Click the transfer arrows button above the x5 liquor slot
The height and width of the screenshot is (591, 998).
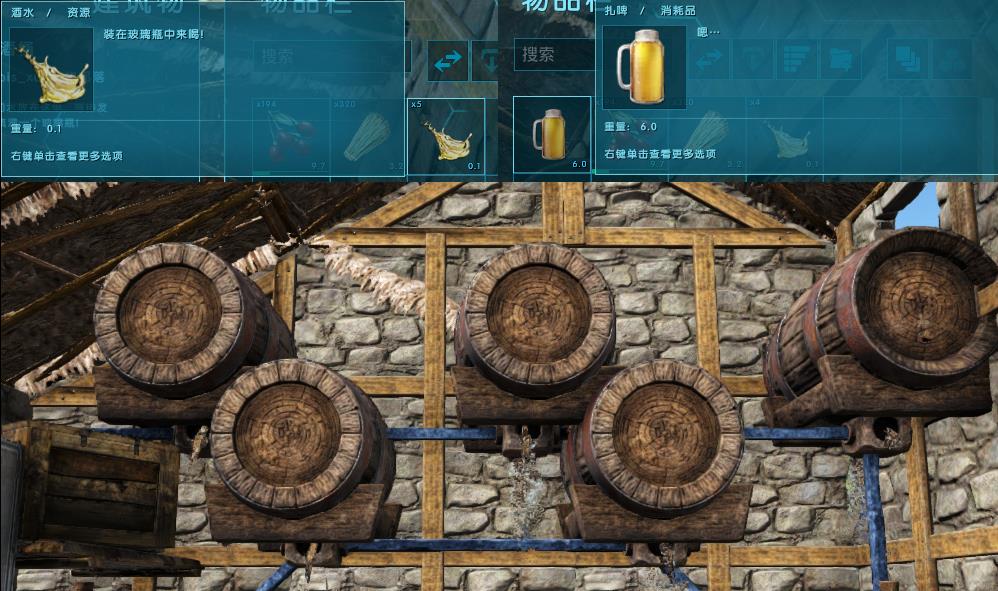pyautogui.click(x=448, y=60)
